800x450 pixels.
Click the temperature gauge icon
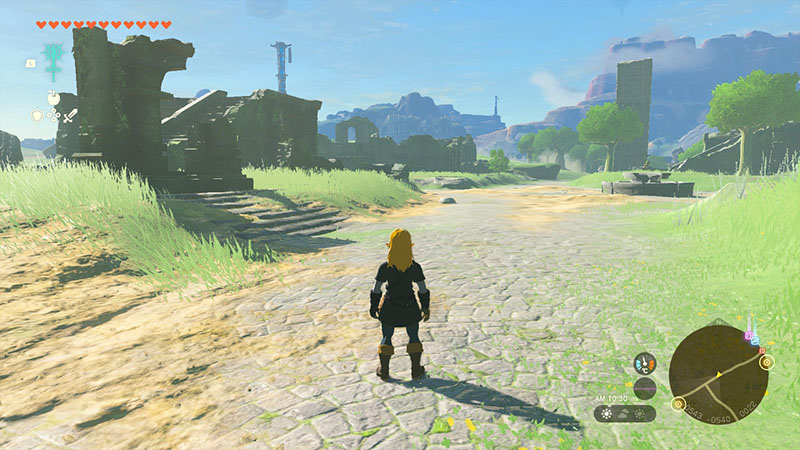pyautogui.click(x=645, y=364)
